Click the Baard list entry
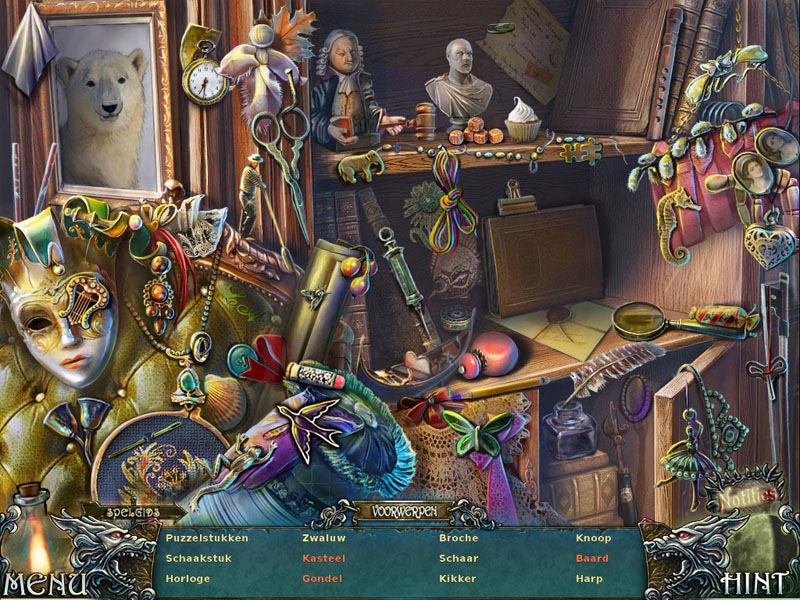Viewport: 800px width, 600px height. 591,558
